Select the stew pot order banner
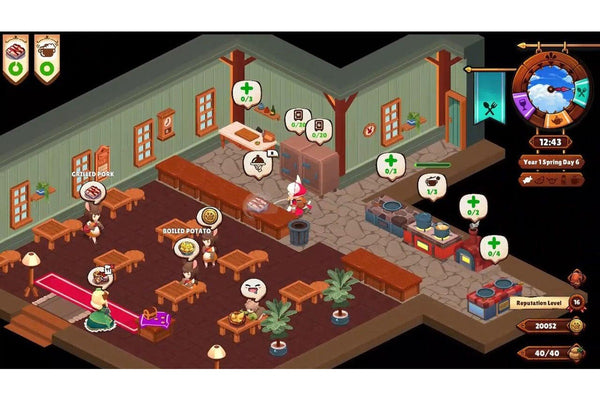The width and height of the screenshot is (600, 400). [x=46, y=55]
